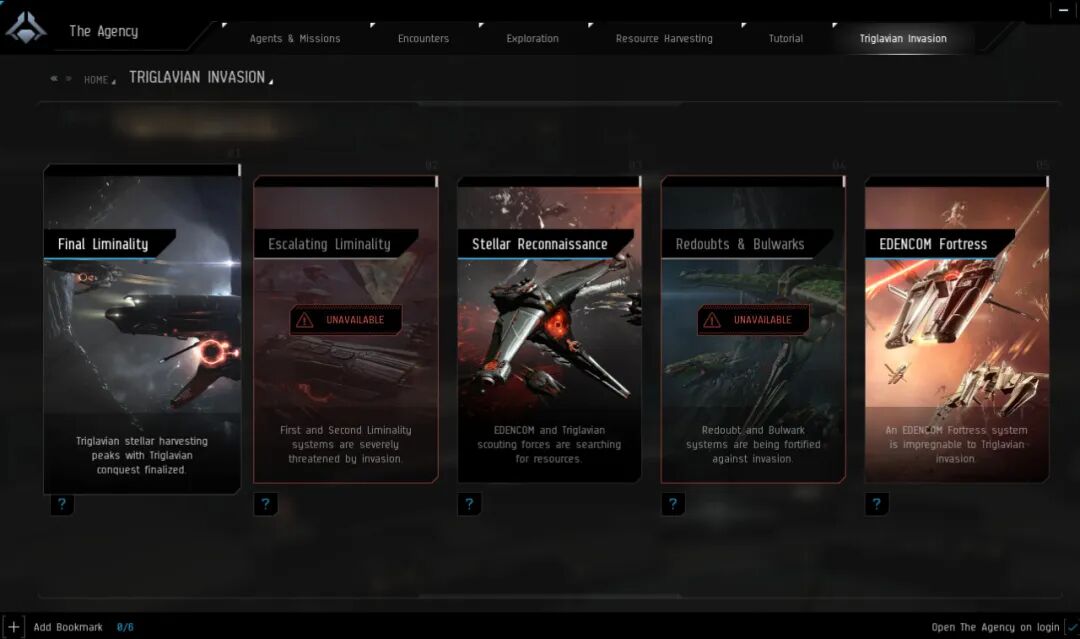Select the Escalating Liminality card
Viewport: 1080px width, 639px height.
346,330
